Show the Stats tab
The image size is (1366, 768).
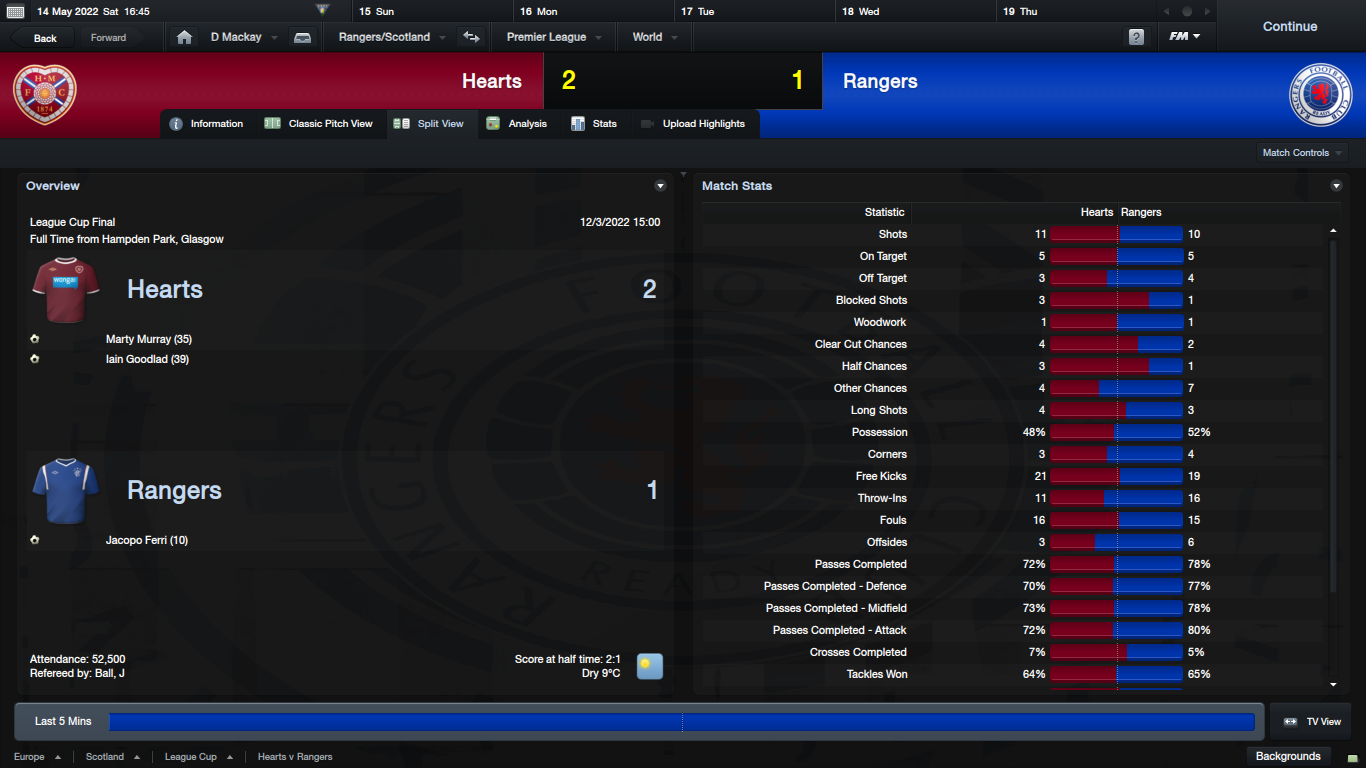(594, 124)
